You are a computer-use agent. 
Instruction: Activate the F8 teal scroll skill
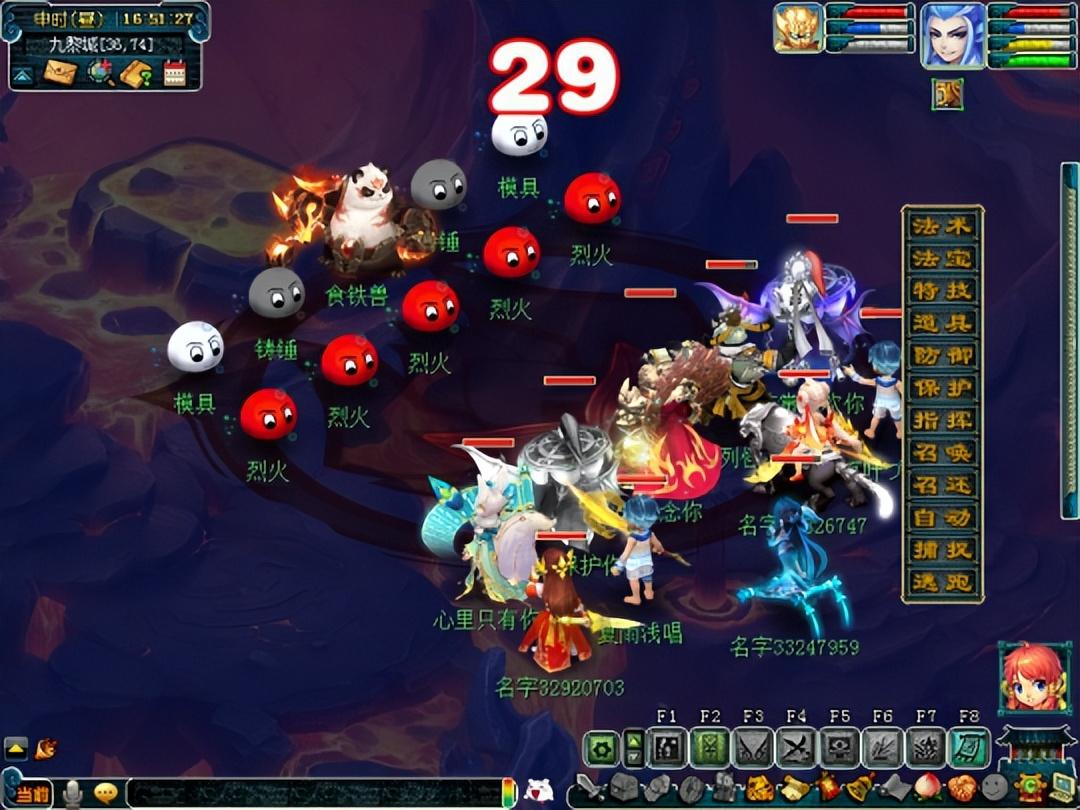coord(968,748)
